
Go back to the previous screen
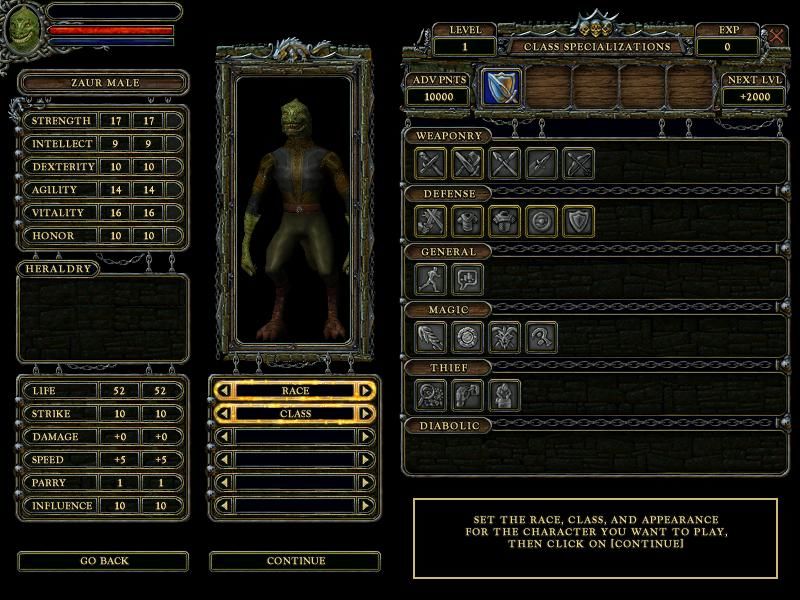103,561
